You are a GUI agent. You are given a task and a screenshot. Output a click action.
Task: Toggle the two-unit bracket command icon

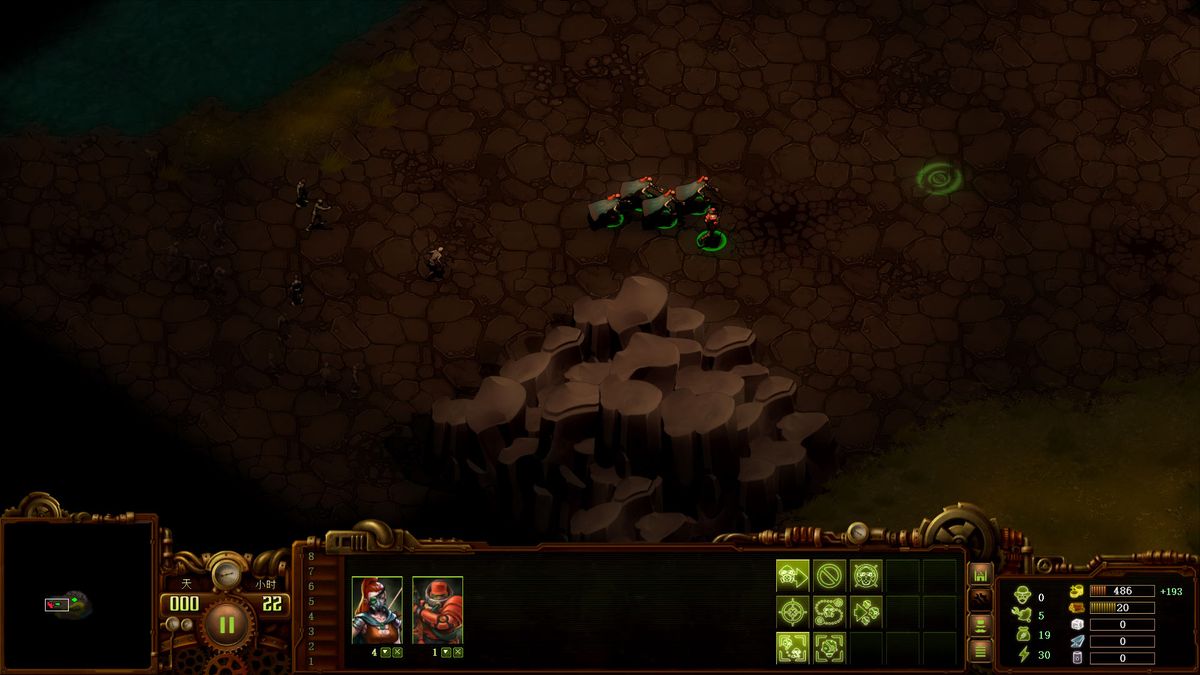click(x=792, y=647)
